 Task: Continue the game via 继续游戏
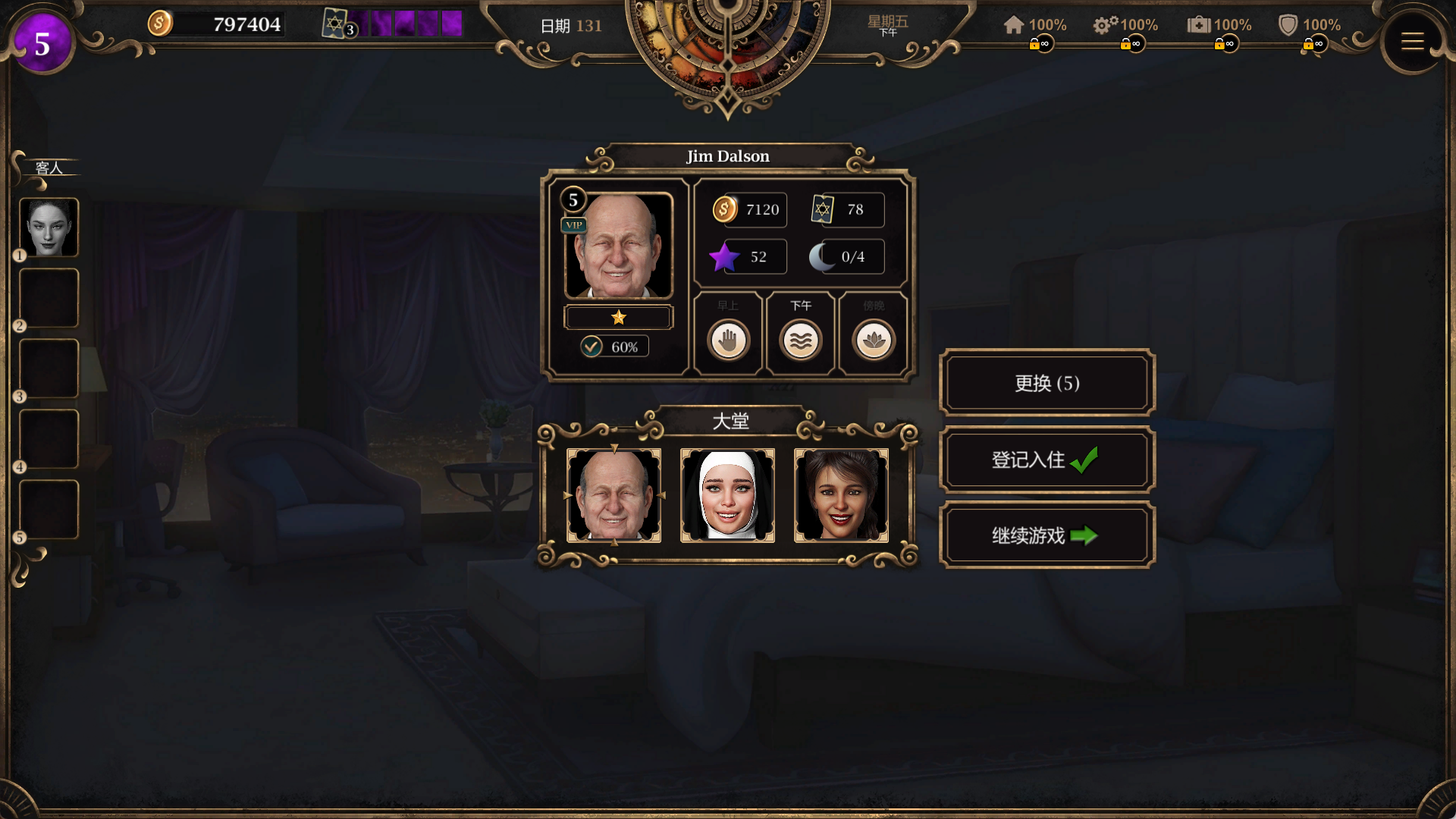tap(1046, 535)
